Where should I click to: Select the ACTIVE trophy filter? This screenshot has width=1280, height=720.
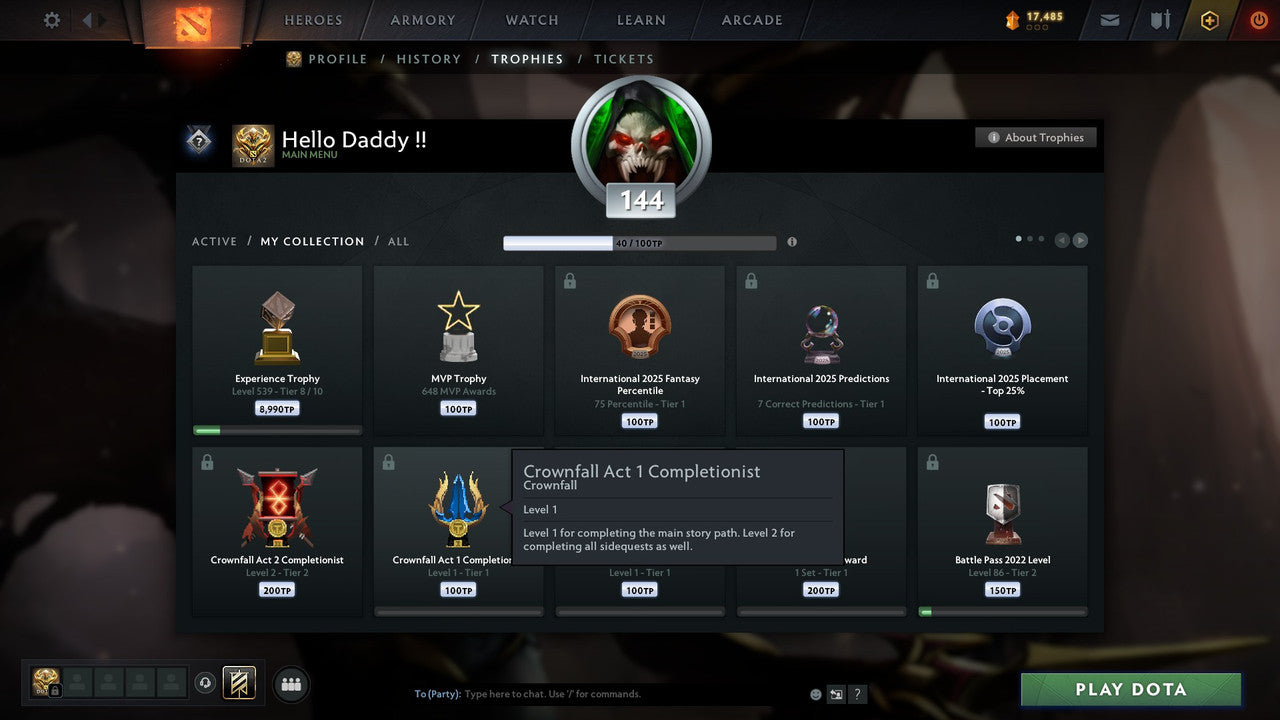[215, 241]
